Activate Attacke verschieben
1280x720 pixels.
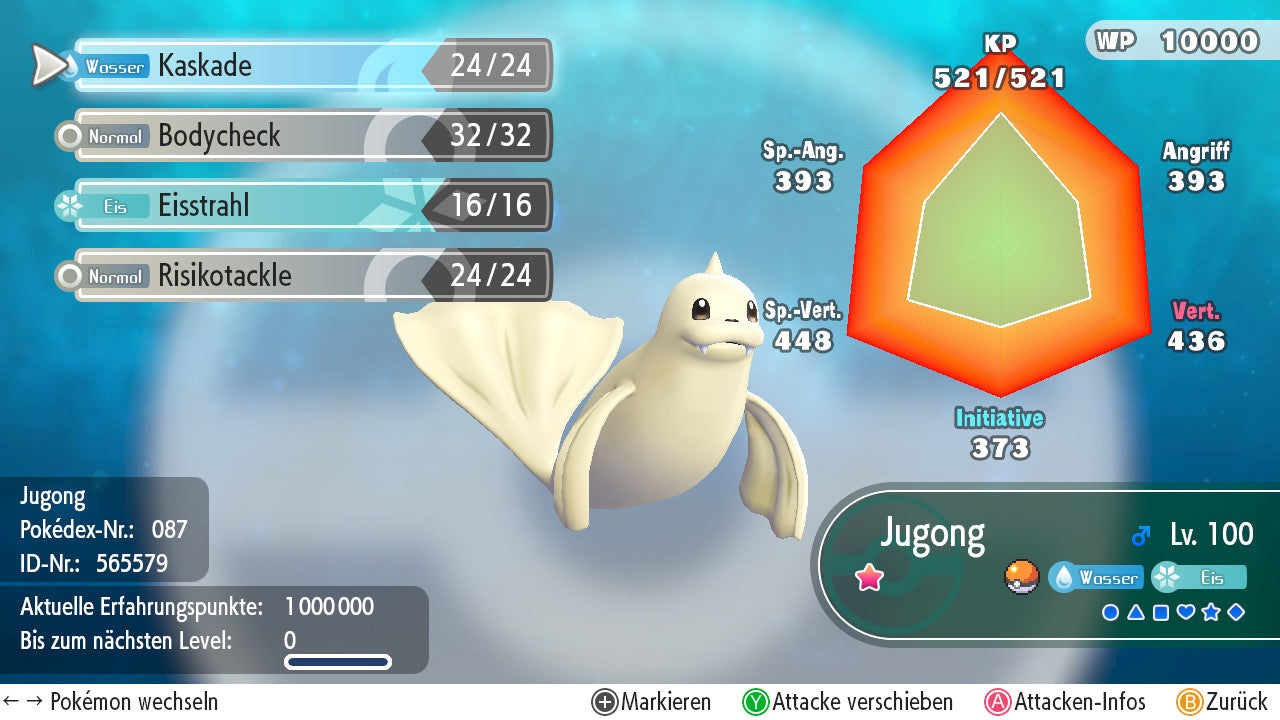(848, 702)
